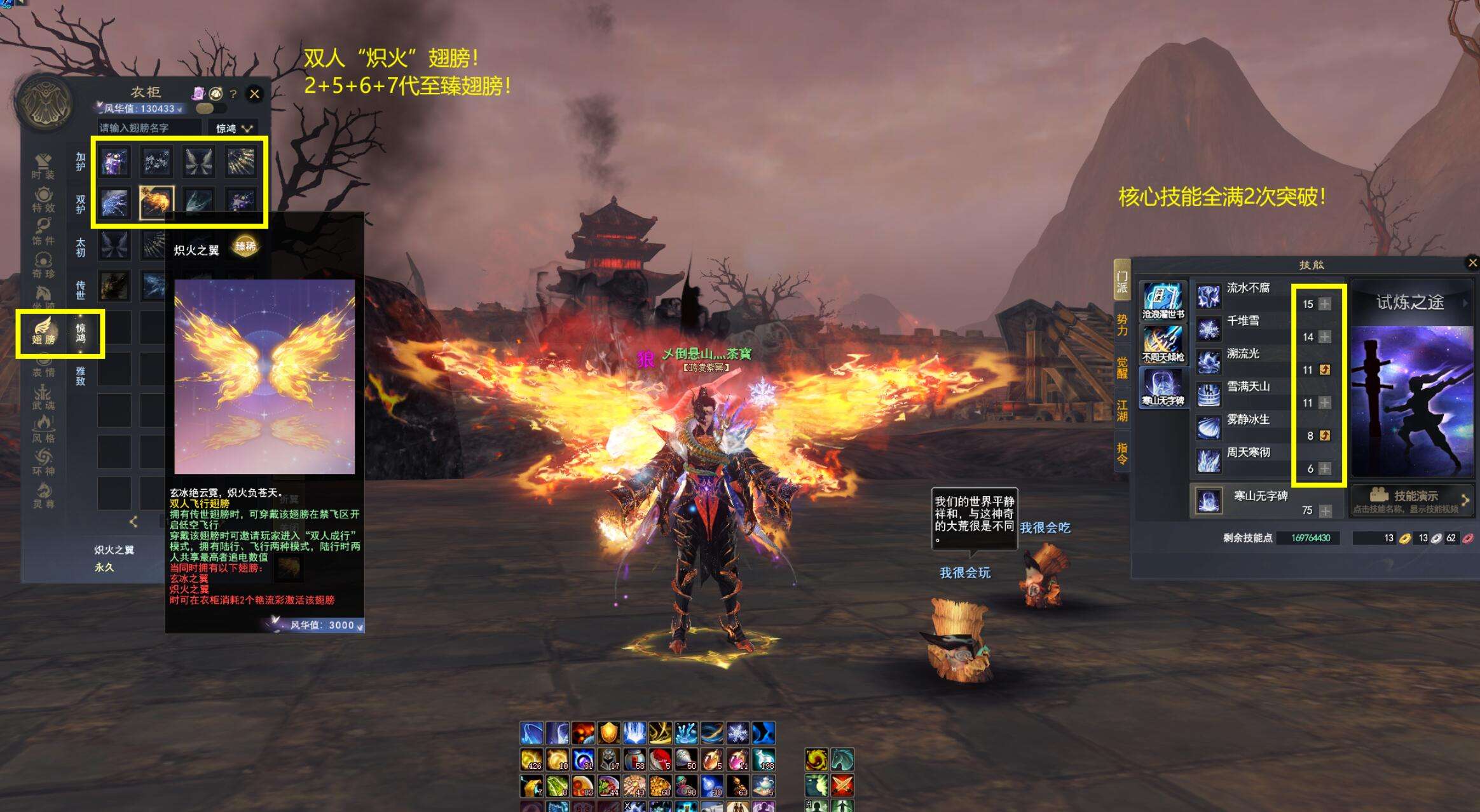The width and height of the screenshot is (1480, 812).
Task: Click the 千堆雪 snowflake skill row
Action: point(1242,321)
